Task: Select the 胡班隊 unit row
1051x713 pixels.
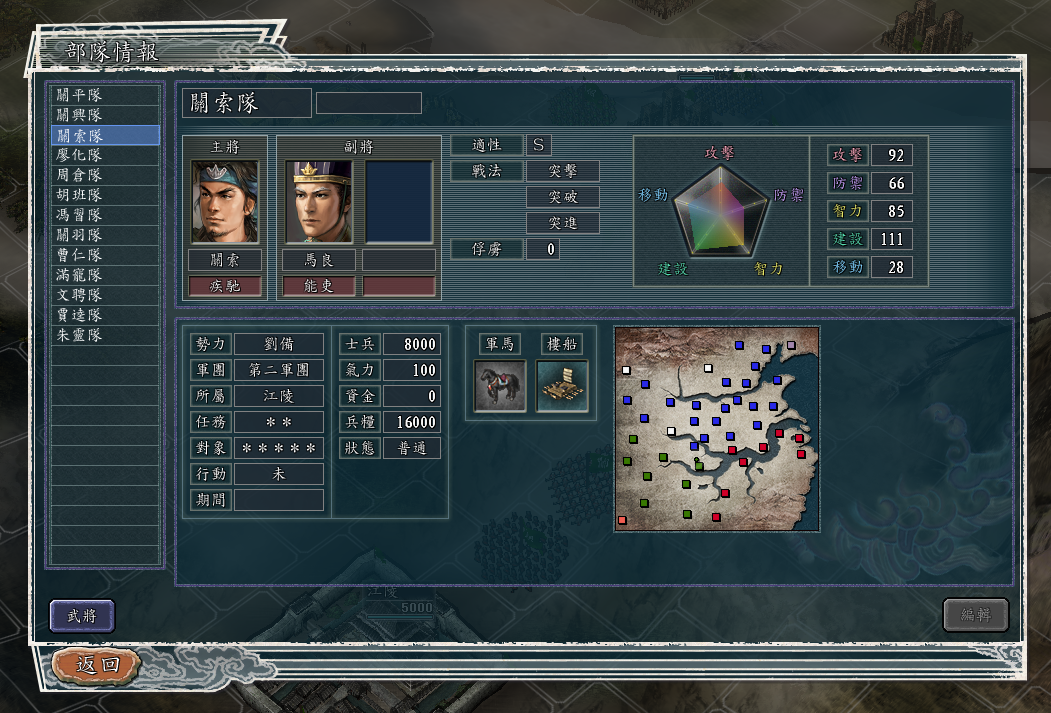Action: 105,195
